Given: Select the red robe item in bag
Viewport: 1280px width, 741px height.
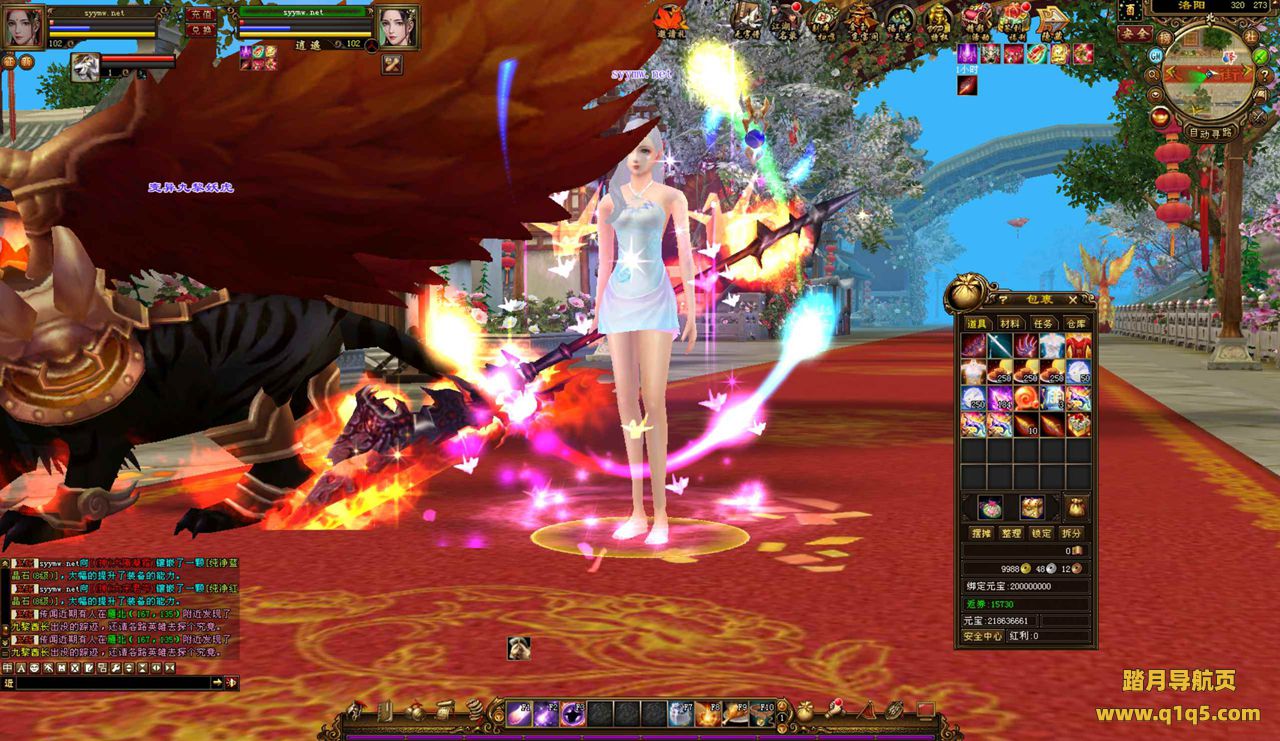Looking at the screenshot, I should (1077, 346).
